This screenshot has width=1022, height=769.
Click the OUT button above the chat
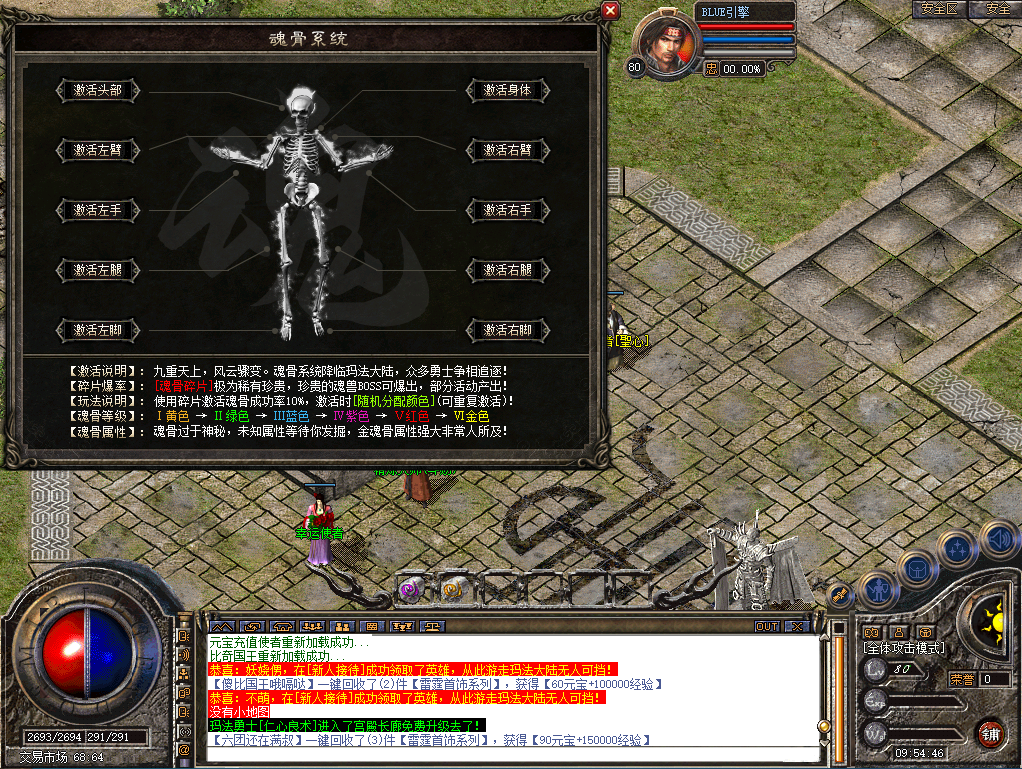[x=767, y=626]
